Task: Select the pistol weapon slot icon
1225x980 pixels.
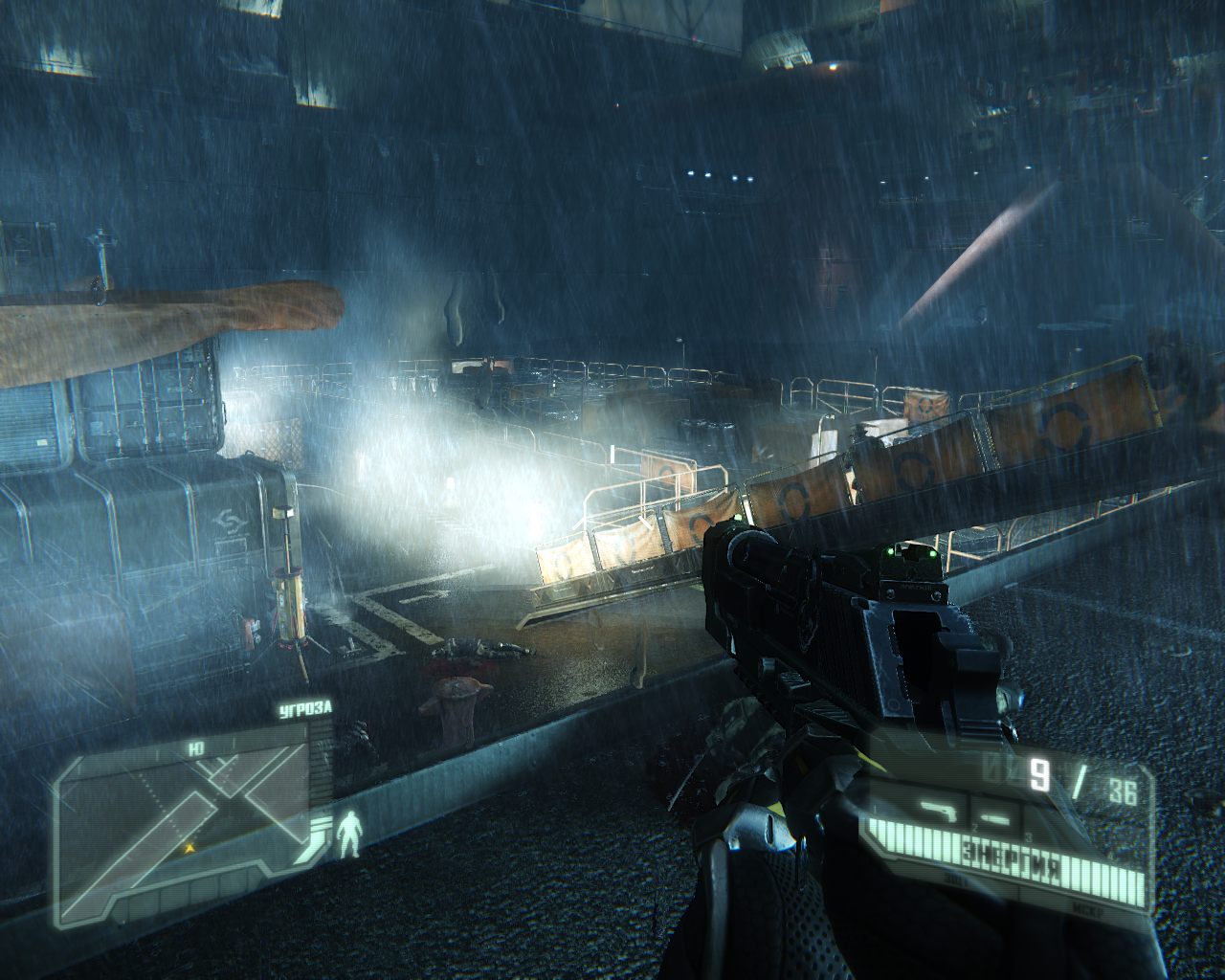Action: click(x=938, y=812)
